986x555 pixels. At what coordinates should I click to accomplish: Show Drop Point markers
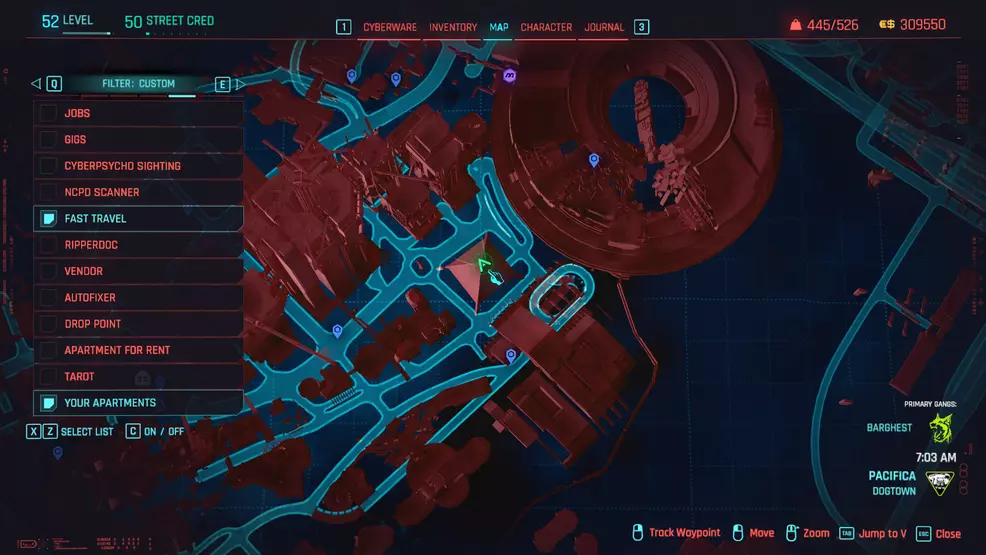[48, 324]
